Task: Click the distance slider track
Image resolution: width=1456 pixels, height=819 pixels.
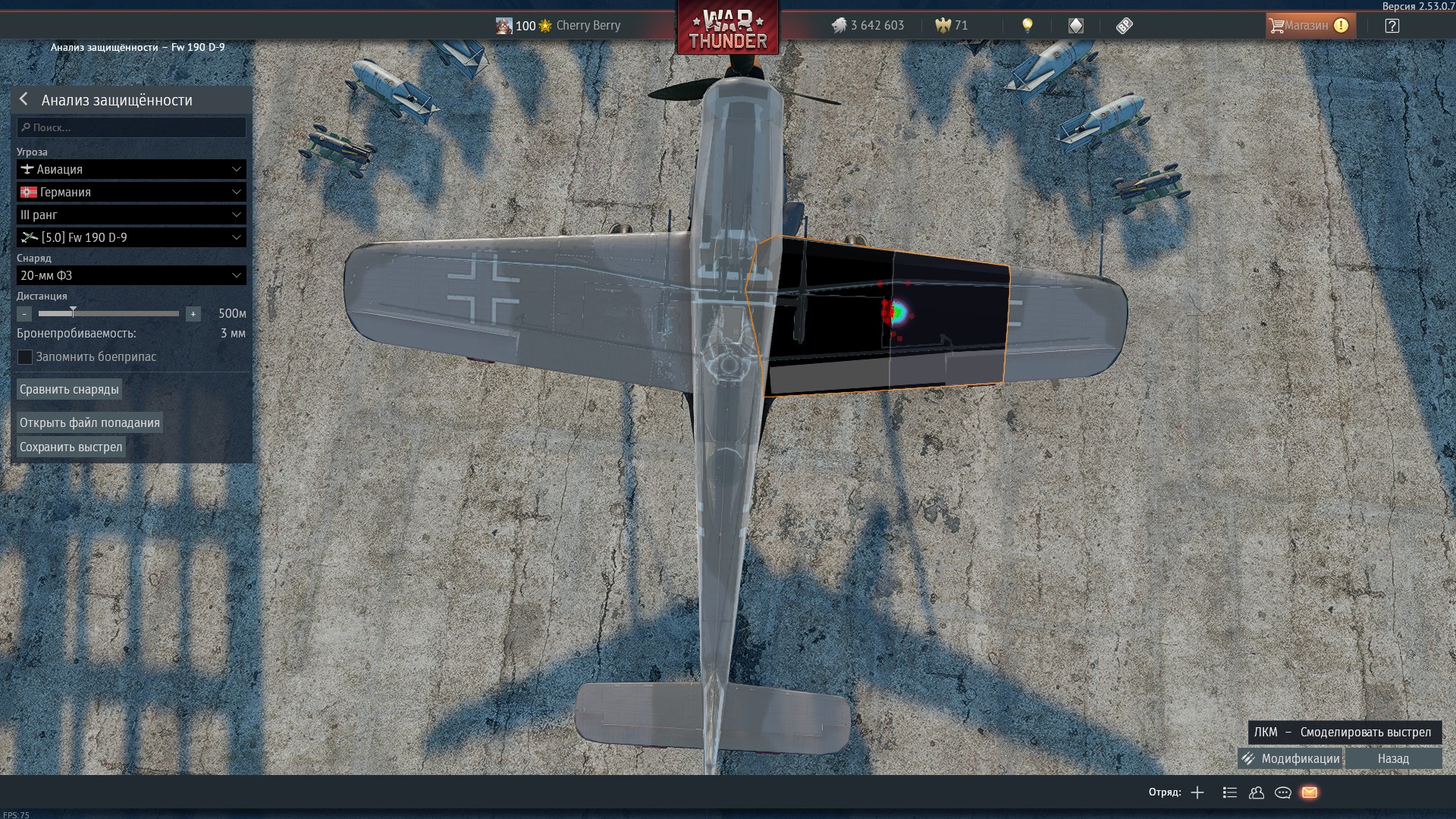Action: point(108,313)
